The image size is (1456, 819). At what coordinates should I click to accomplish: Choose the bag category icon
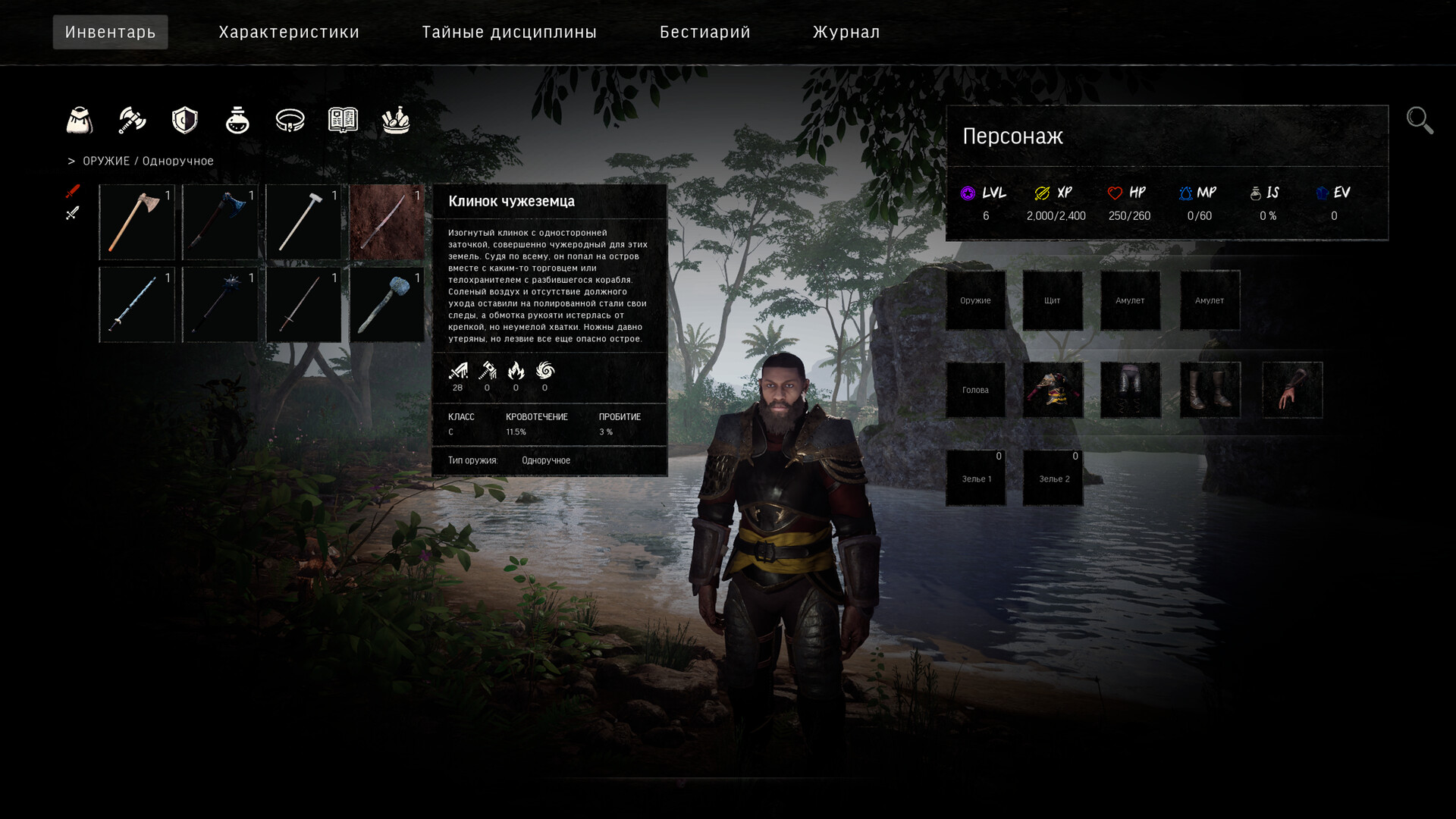tap(80, 120)
